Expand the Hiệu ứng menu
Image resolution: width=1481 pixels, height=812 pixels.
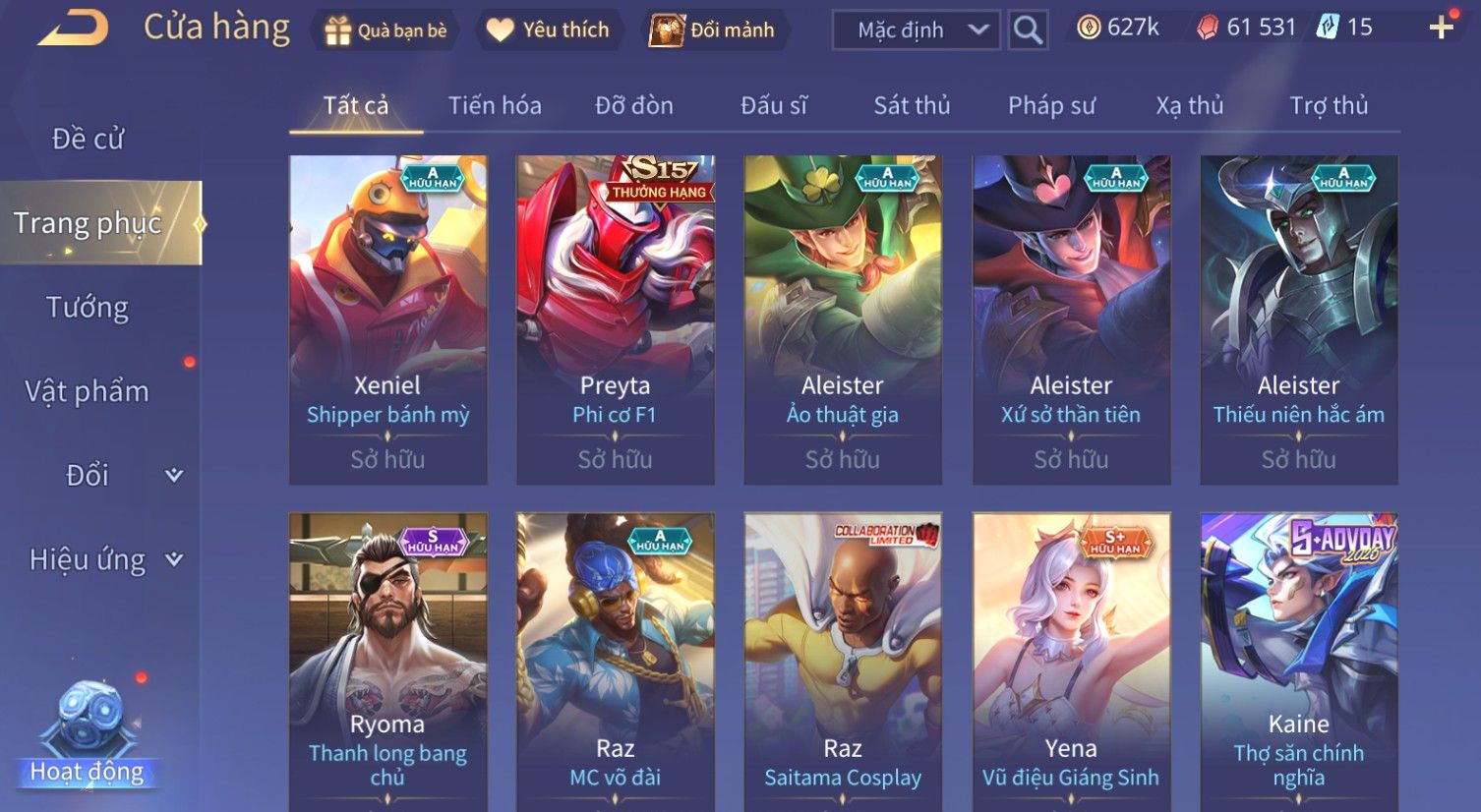click(x=103, y=560)
